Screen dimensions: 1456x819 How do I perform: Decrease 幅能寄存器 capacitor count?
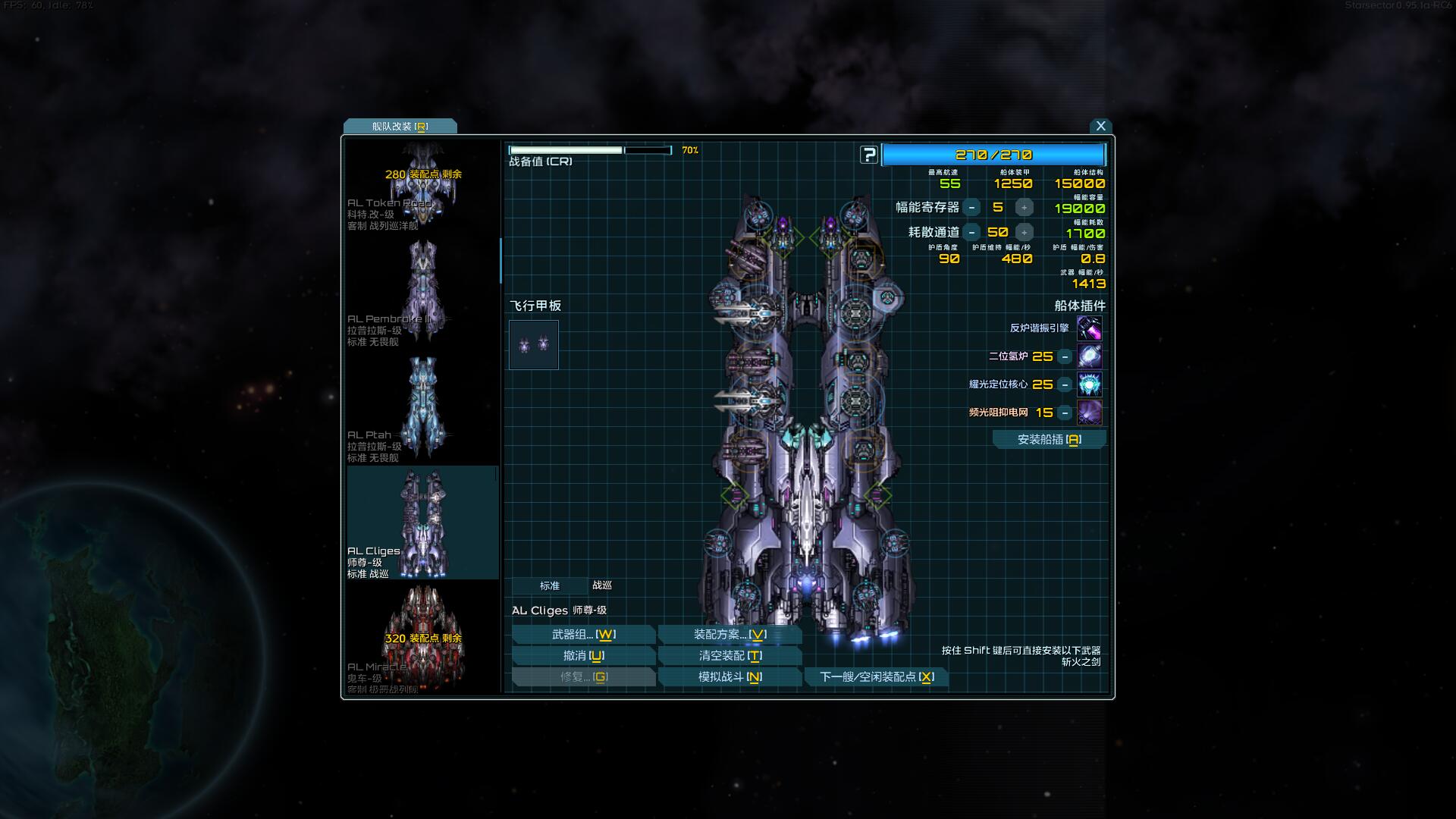pos(971,208)
